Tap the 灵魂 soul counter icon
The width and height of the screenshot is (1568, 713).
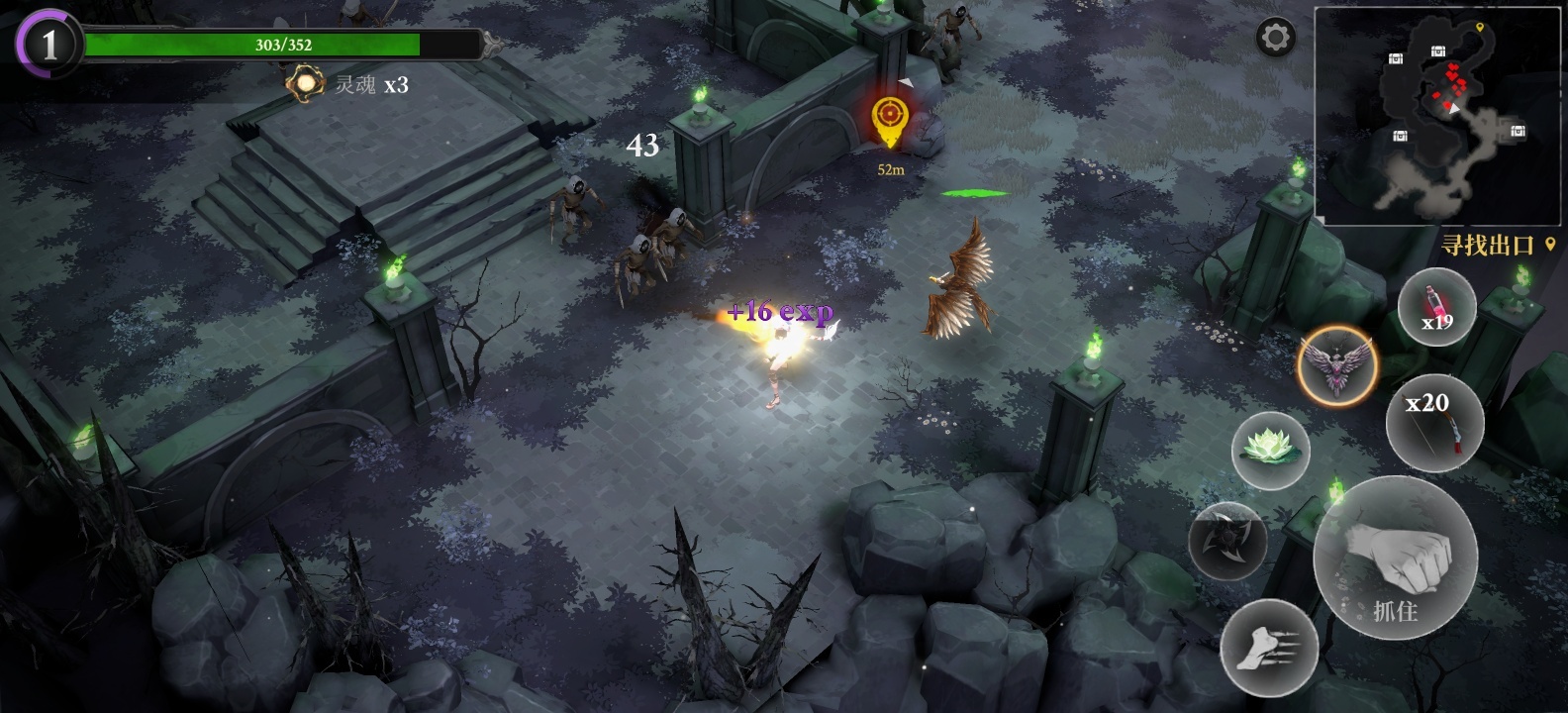point(305,84)
